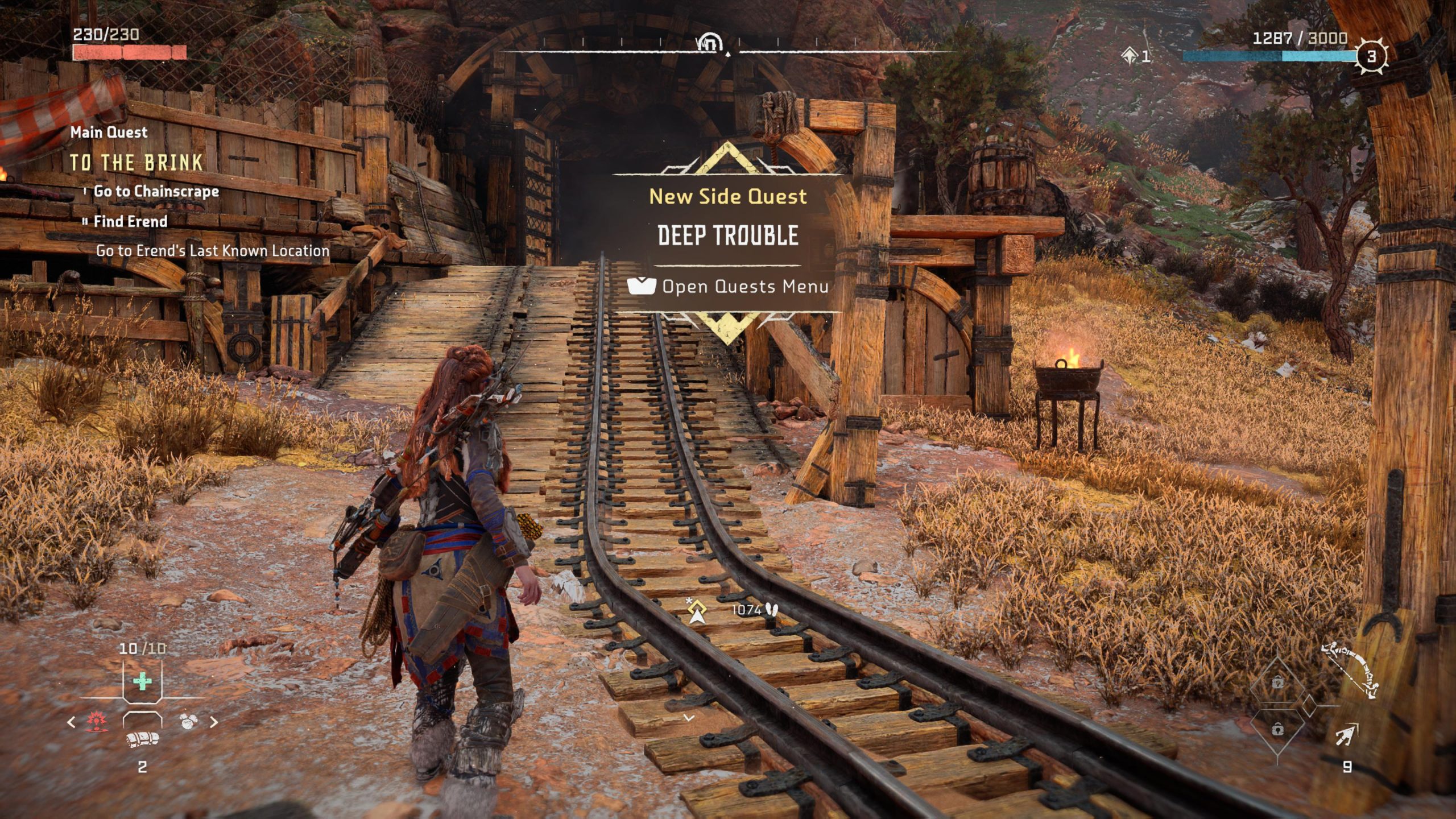
Task: Select the To The Brink quest tracker
Action: click(136, 163)
